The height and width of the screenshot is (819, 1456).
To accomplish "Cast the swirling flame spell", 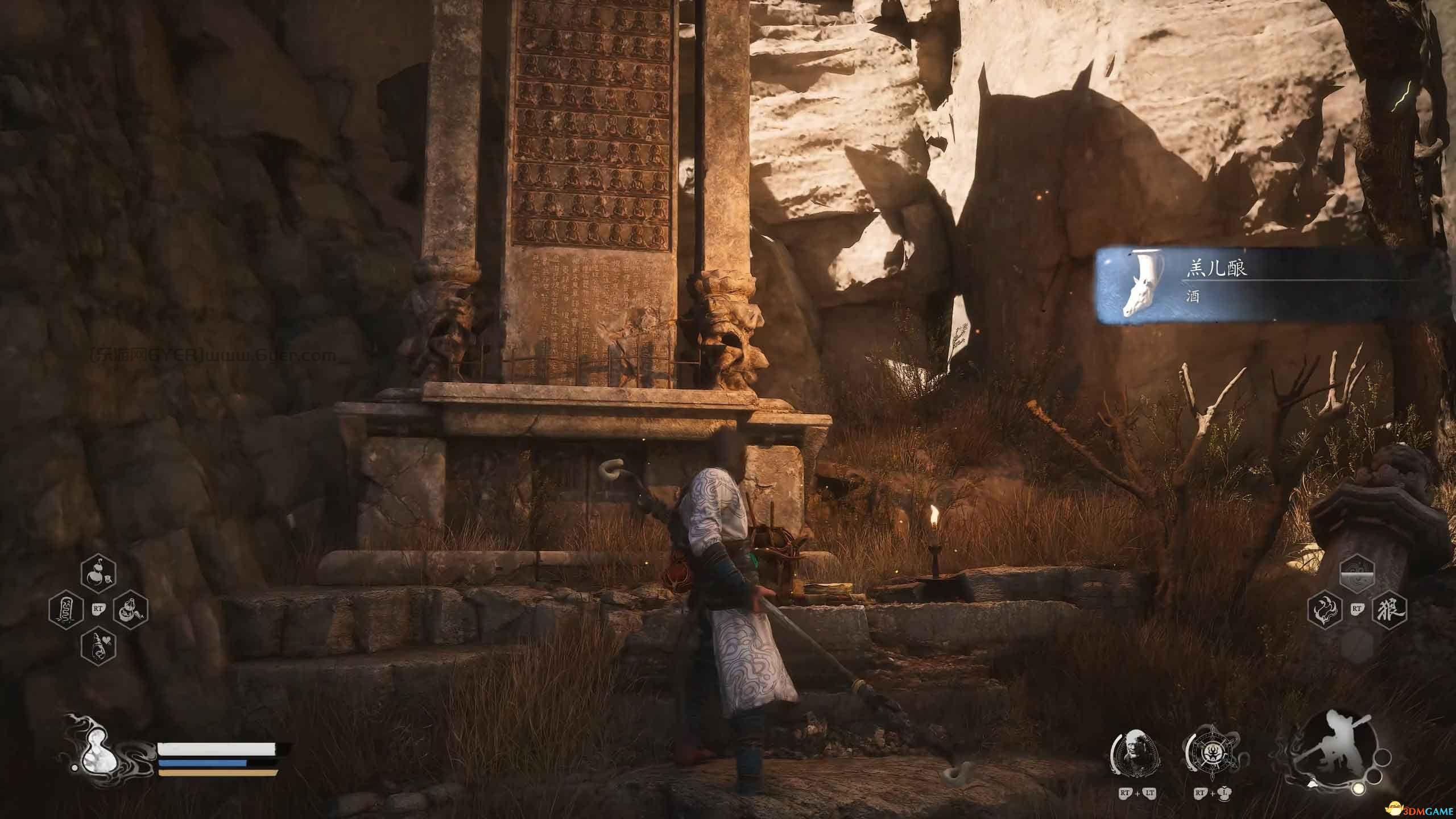I will coord(1325,611).
